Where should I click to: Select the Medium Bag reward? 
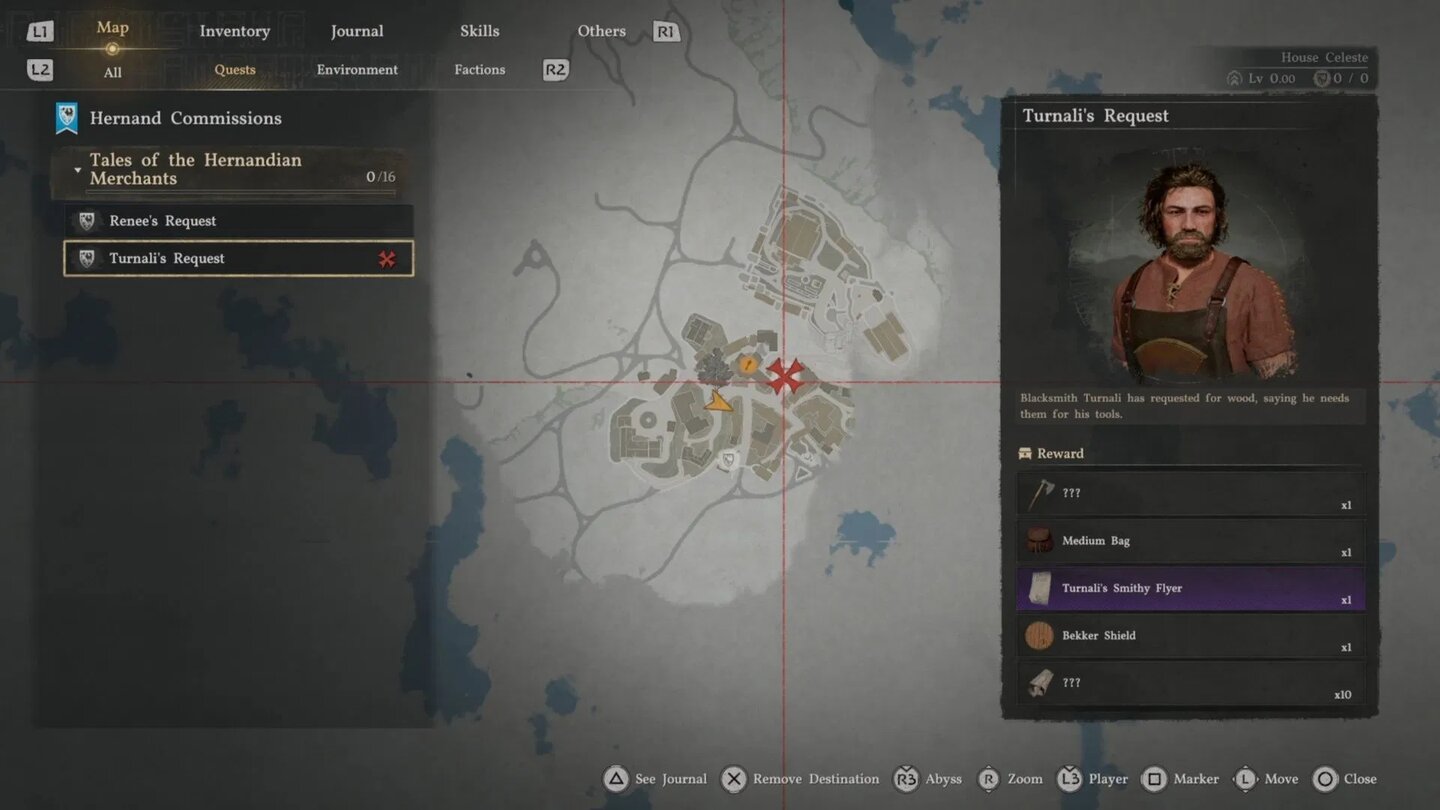(1190, 541)
